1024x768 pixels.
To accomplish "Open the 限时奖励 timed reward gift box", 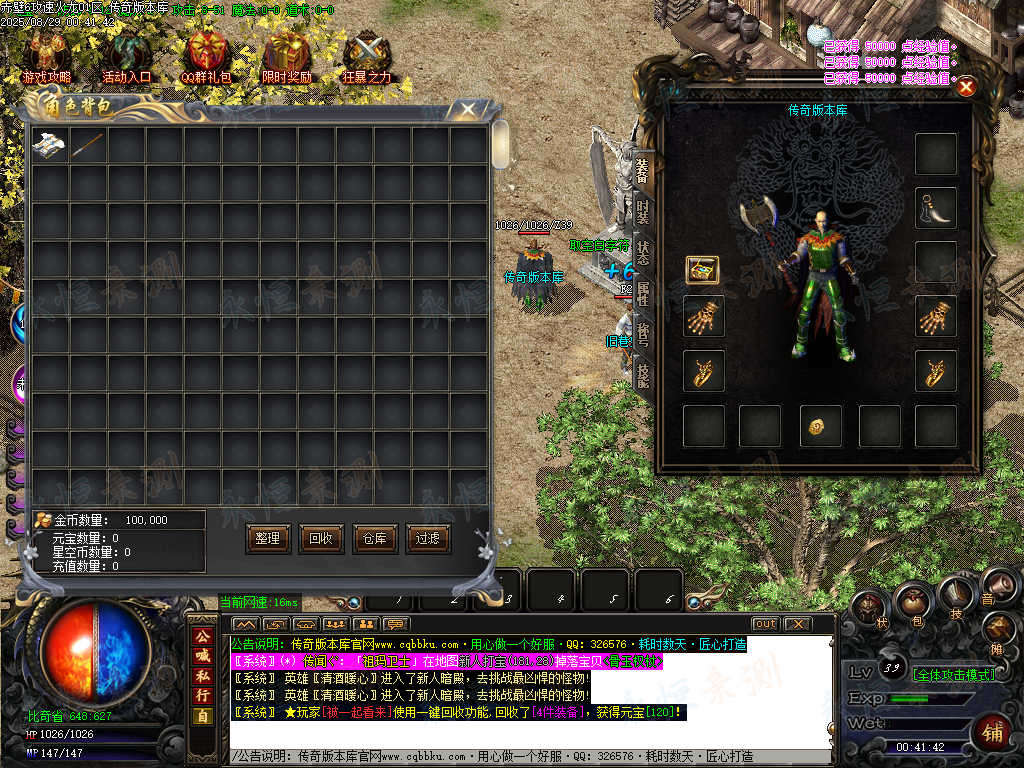I will (287, 56).
